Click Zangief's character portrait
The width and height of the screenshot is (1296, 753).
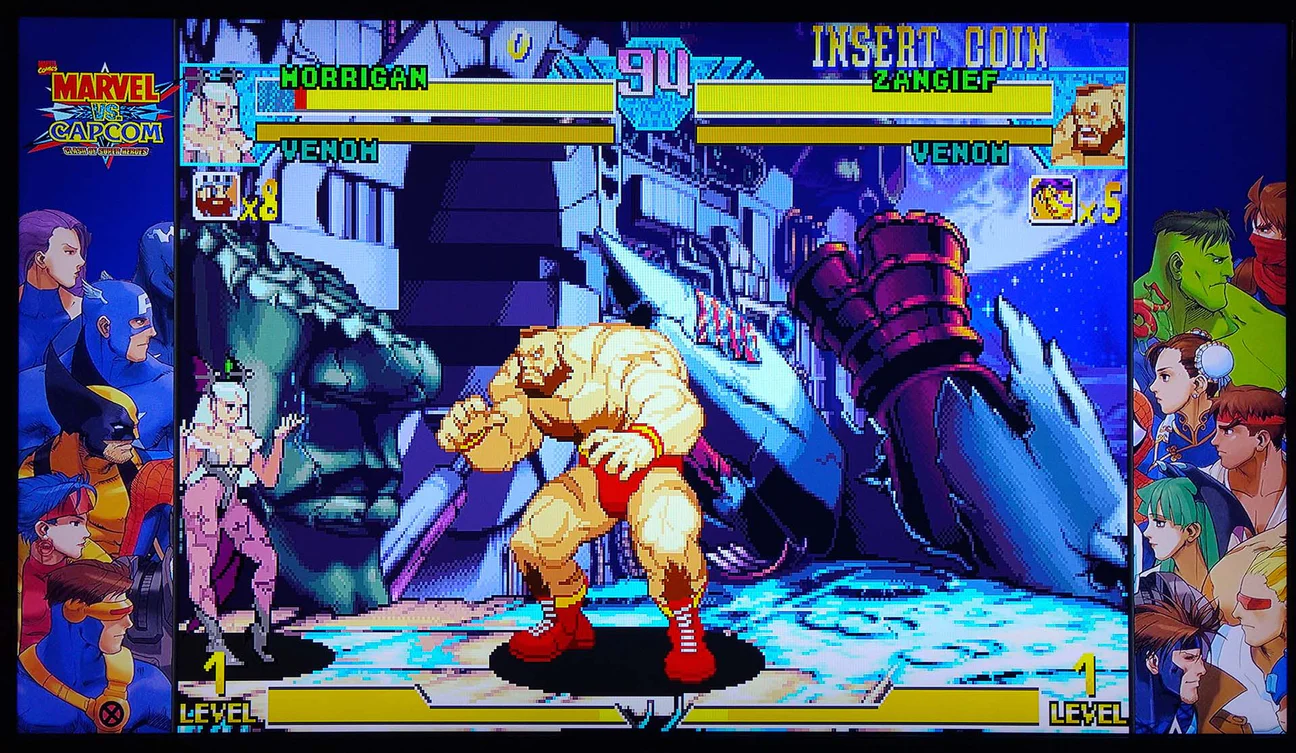[1088, 124]
